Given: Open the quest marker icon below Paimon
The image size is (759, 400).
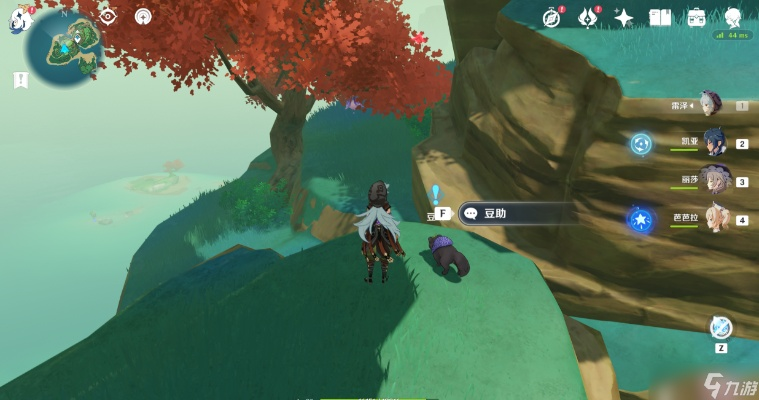Looking at the screenshot, I should (20, 80).
